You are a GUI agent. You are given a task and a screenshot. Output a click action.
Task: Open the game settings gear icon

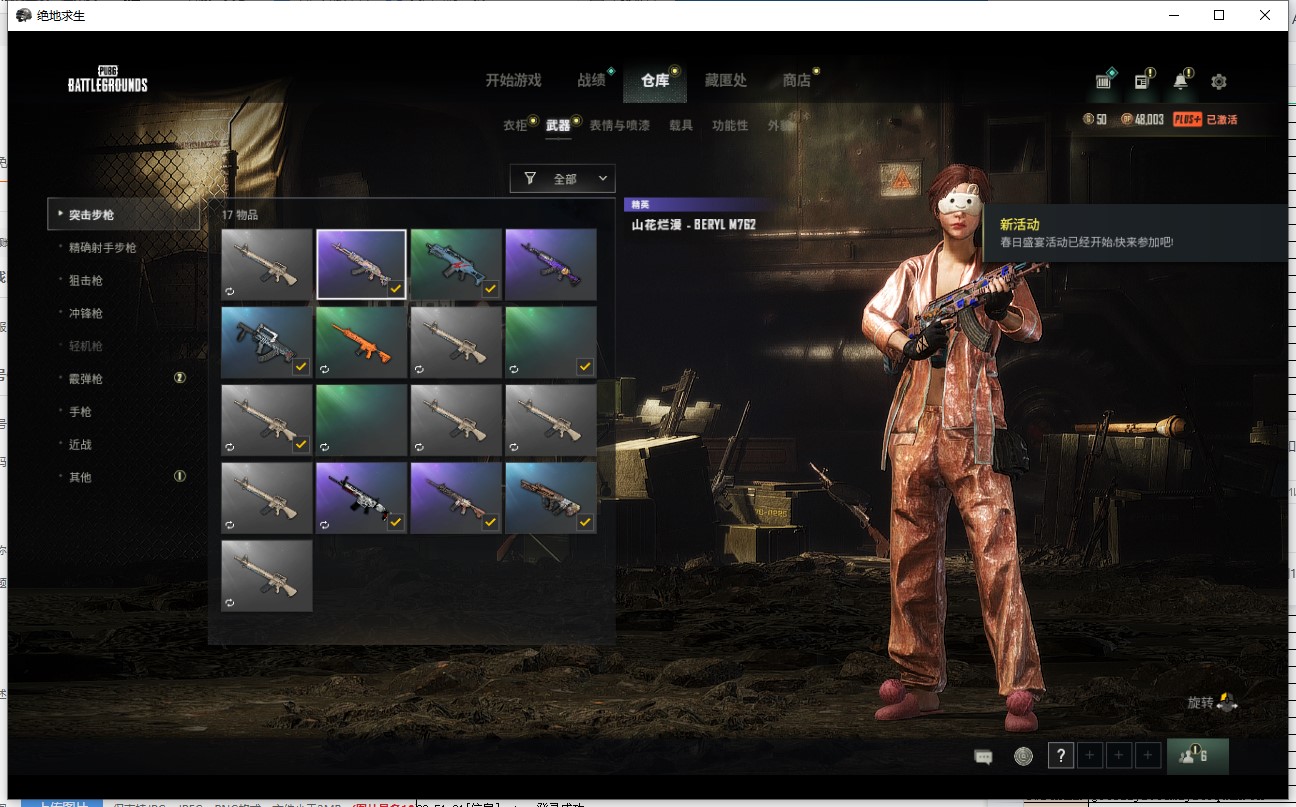[x=1220, y=81]
